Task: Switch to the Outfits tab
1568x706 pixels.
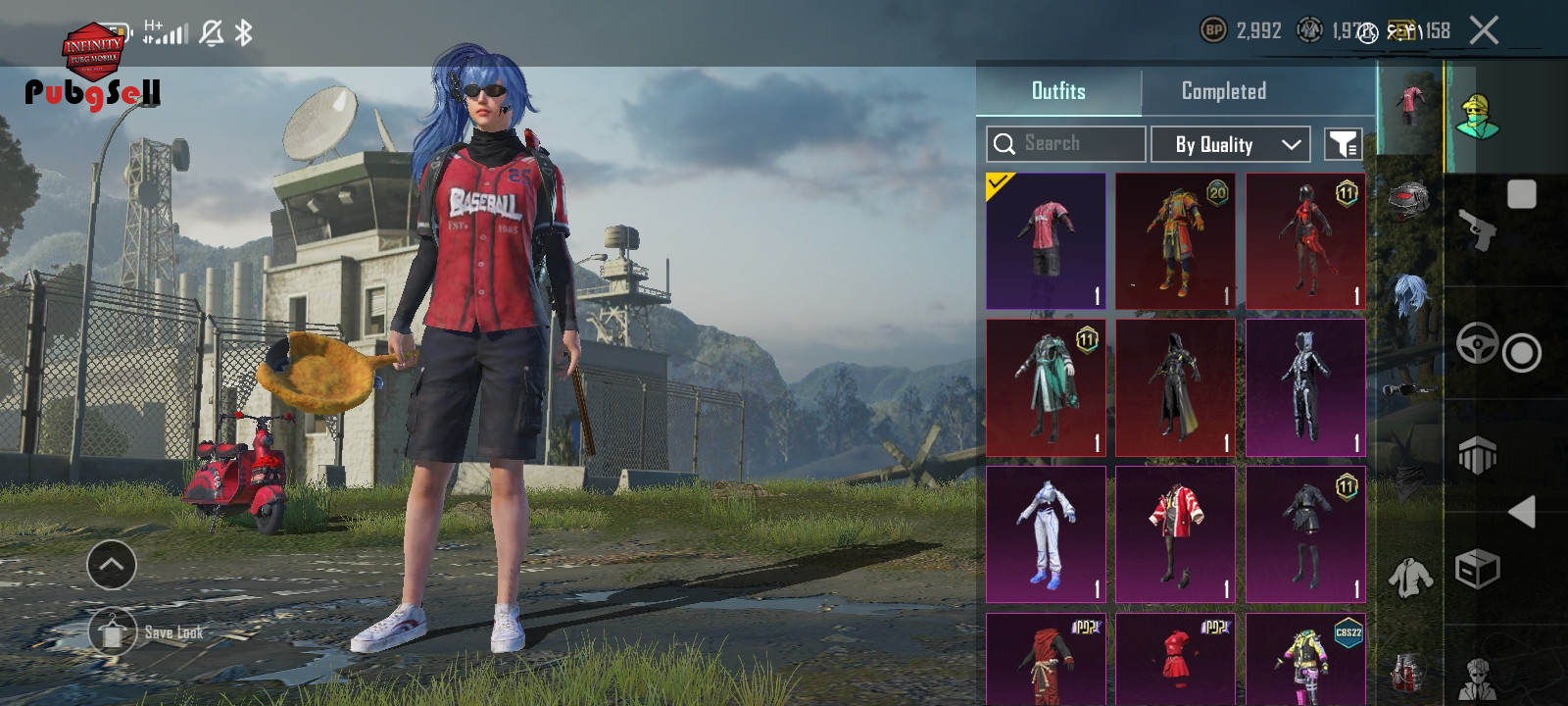Action: tap(1058, 91)
